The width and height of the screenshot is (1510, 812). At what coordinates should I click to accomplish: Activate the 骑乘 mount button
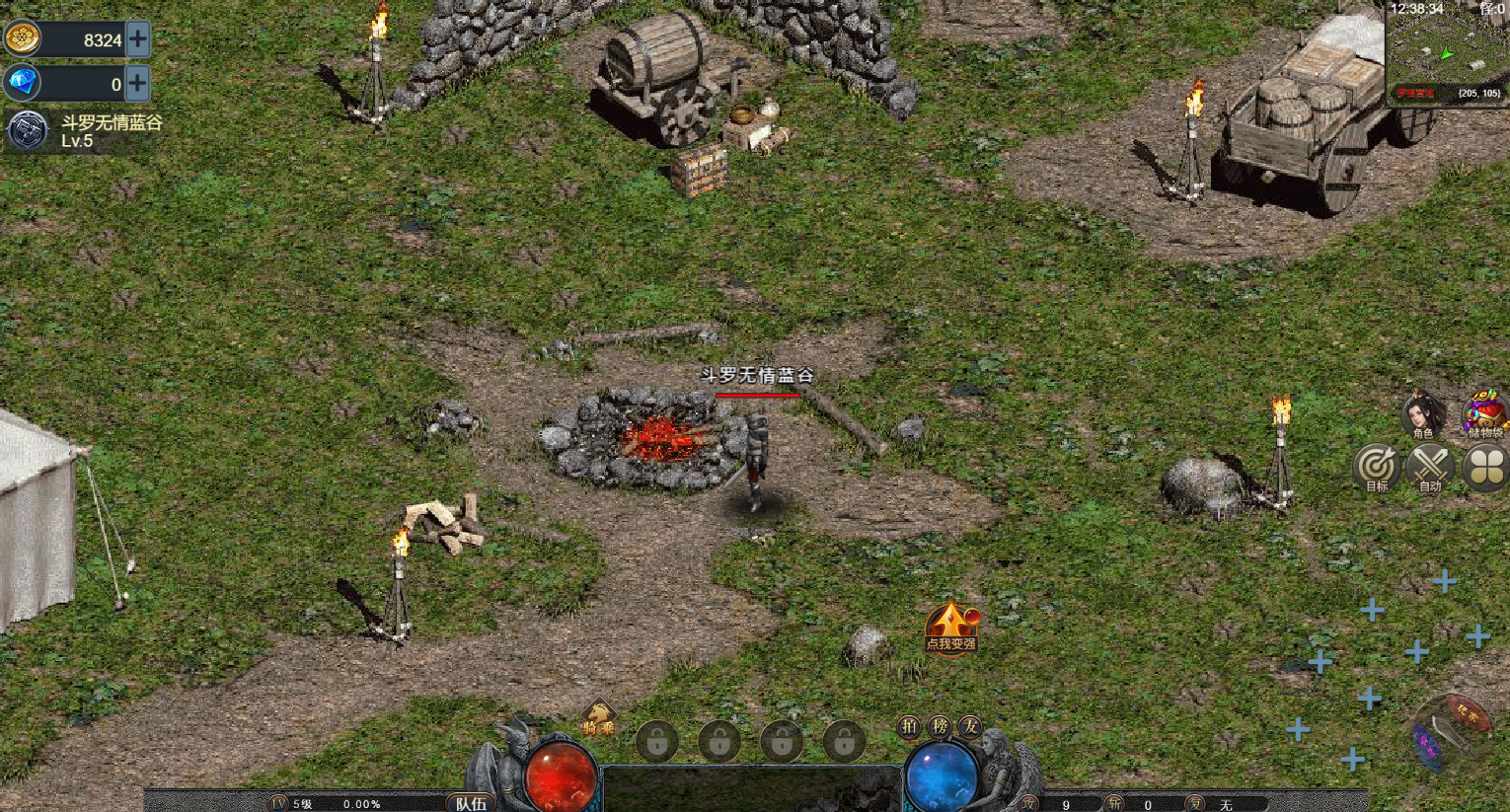click(598, 720)
